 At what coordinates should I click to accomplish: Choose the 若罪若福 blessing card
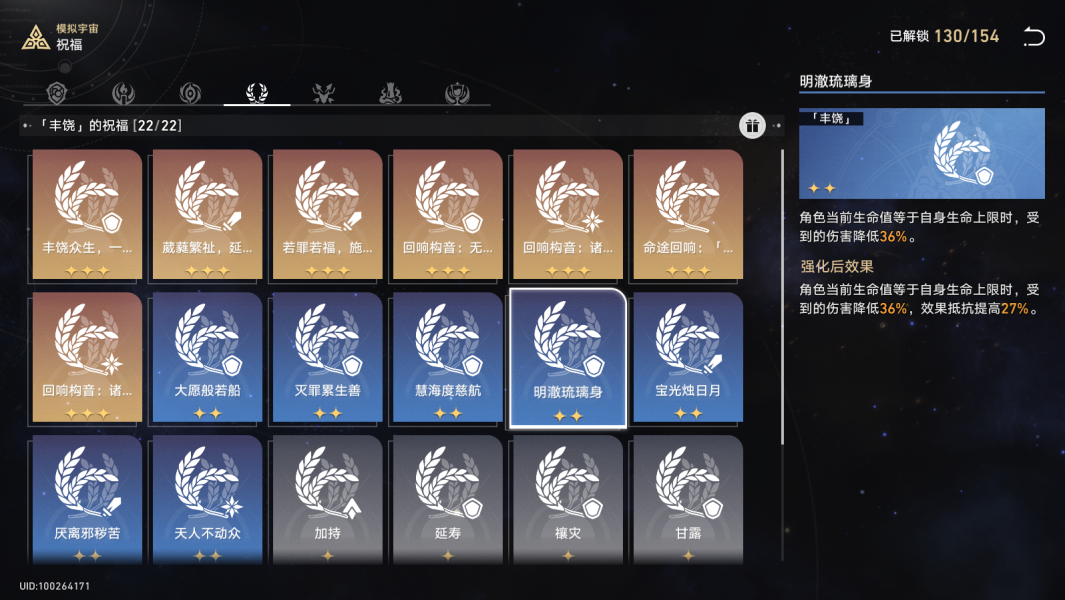[328, 215]
